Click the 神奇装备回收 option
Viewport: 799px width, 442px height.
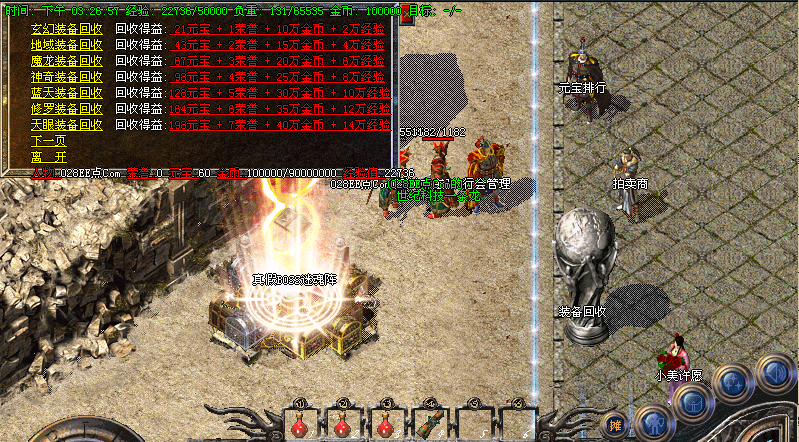point(66,77)
